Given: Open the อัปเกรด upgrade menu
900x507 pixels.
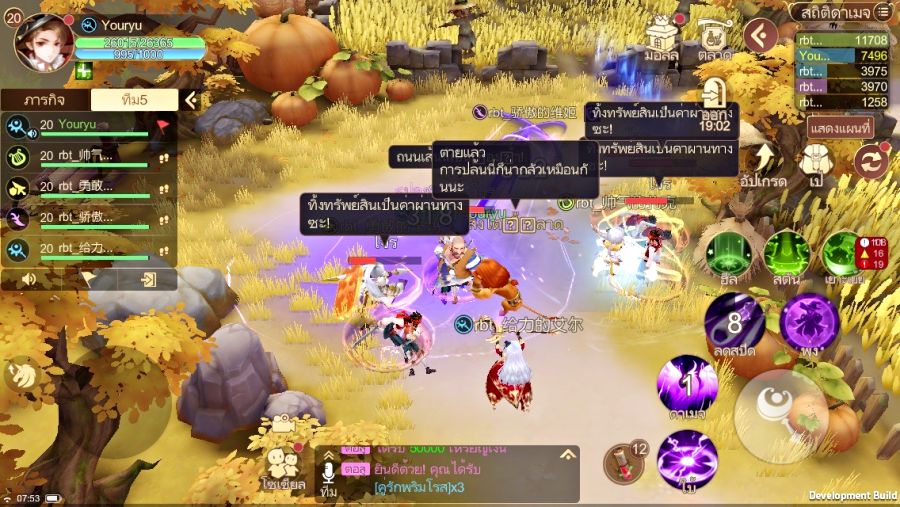Looking at the screenshot, I should click(x=765, y=165).
